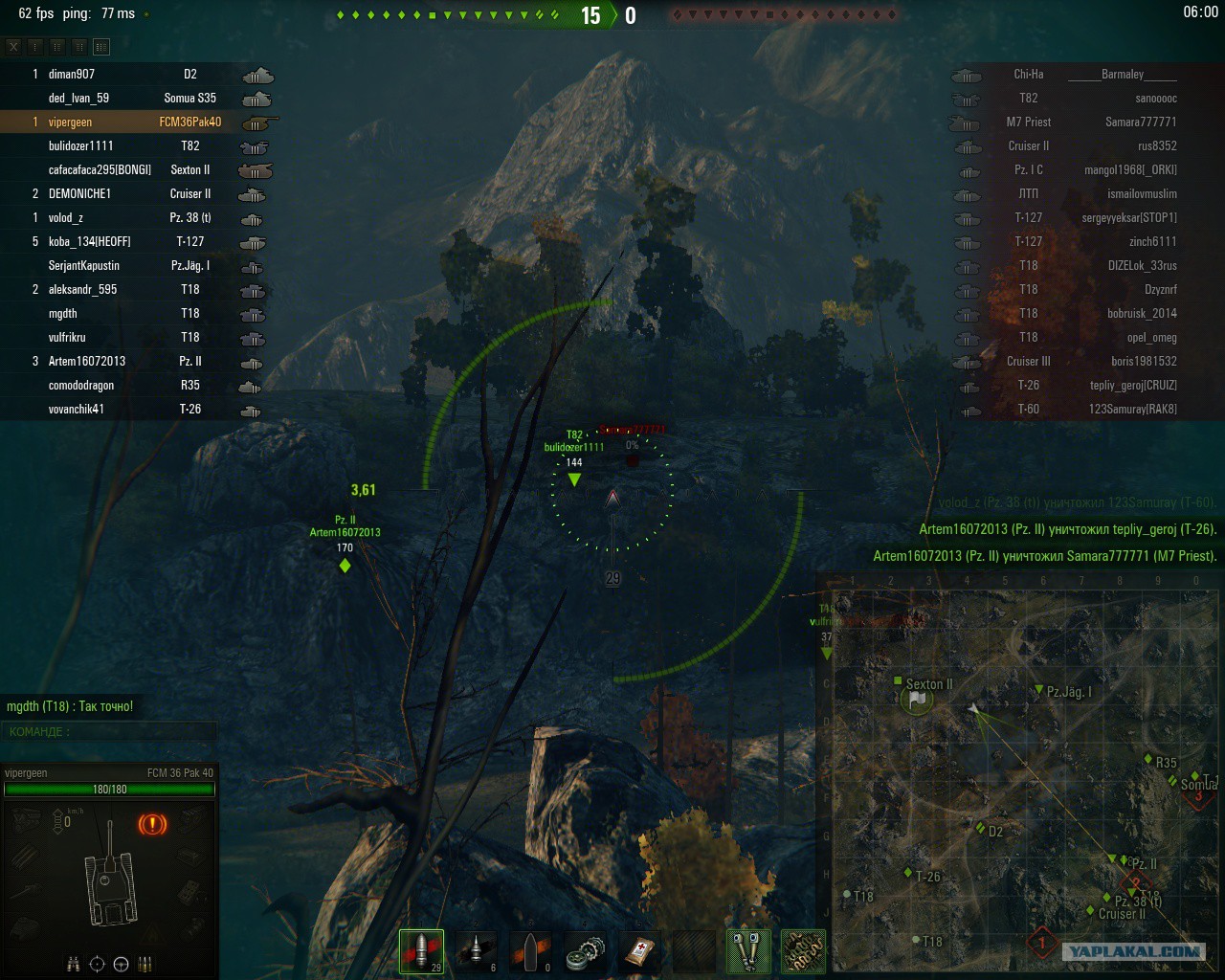This screenshot has width=1225, height=980.
Task: Open the YAPLAKAL.COM watermark link
Action: pos(1135,951)
